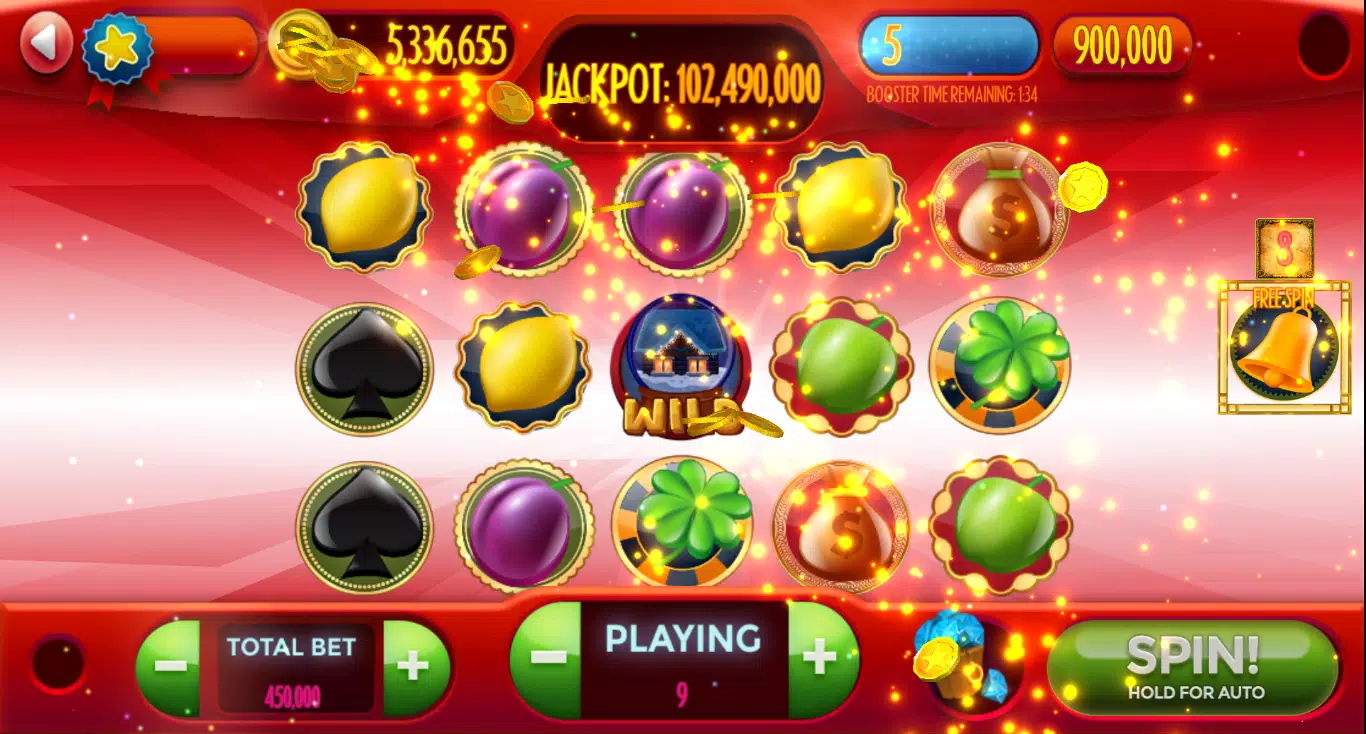This screenshot has height=734, width=1366.
Task: Increase the total bet with plus
Action: pos(414,667)
